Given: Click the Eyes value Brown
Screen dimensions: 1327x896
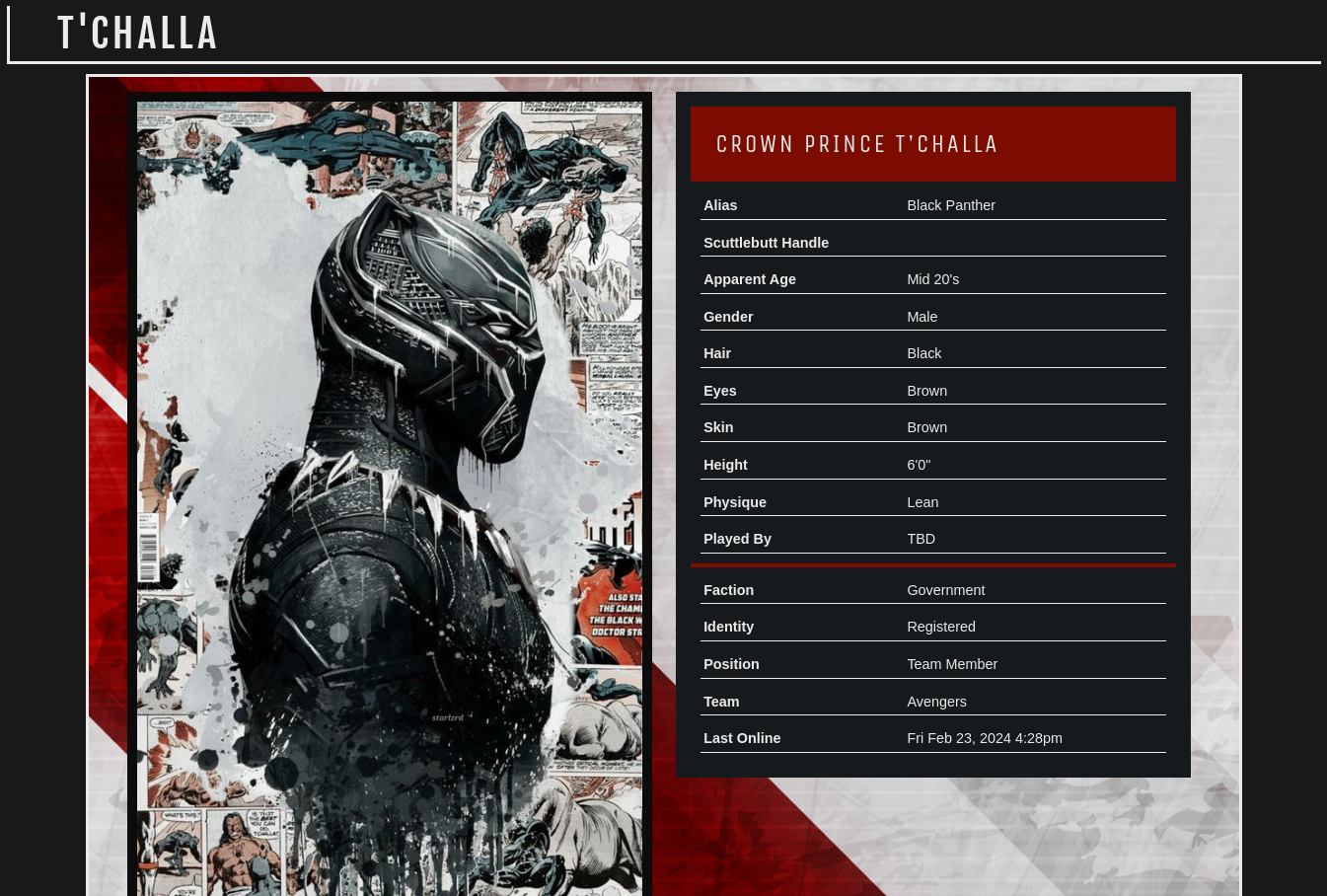Looking at the screenshot, I should (x=926, y=390).
